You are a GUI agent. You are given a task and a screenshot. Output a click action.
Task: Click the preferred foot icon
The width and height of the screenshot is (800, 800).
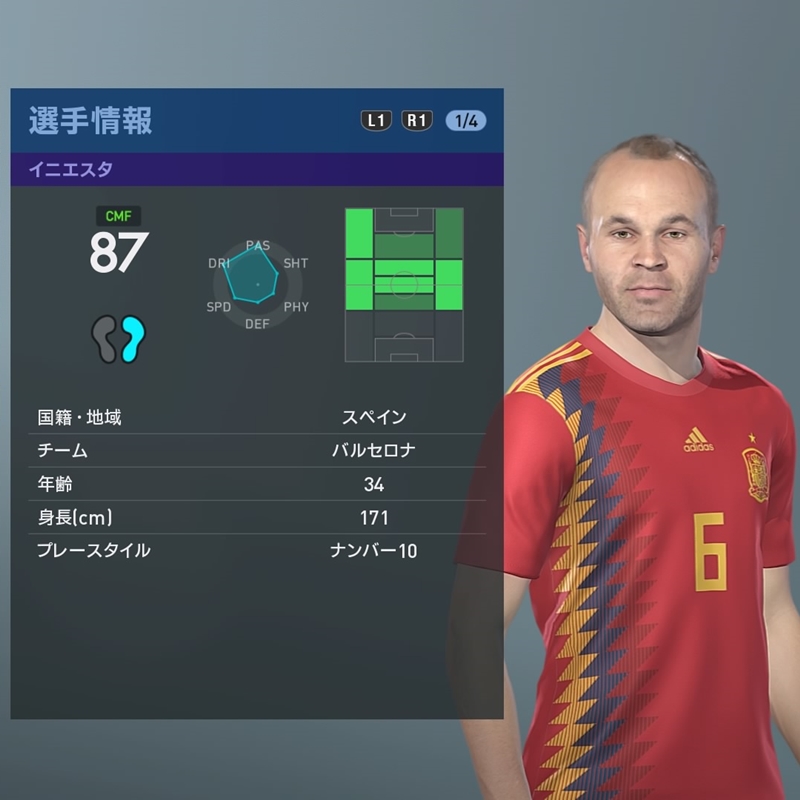[x=119, y=337]
